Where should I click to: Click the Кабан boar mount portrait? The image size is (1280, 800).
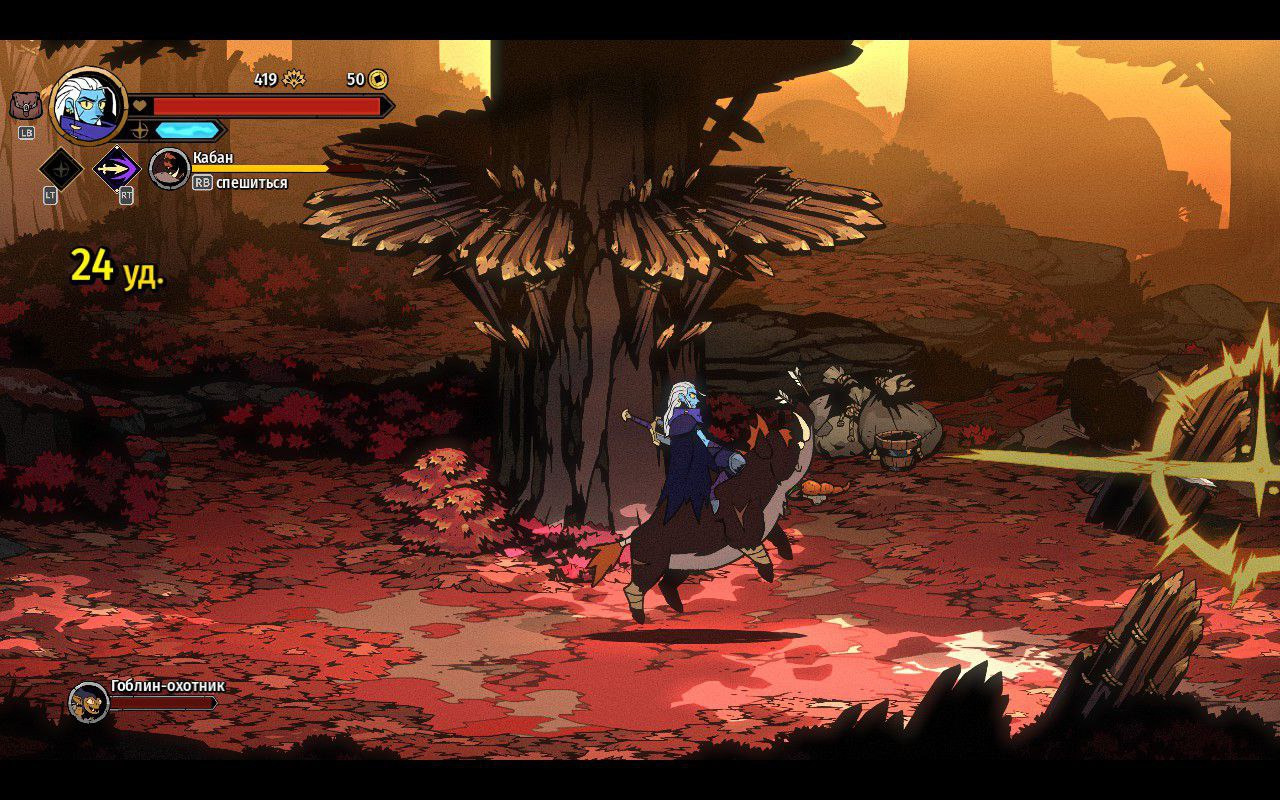click(x=169, y=168)
